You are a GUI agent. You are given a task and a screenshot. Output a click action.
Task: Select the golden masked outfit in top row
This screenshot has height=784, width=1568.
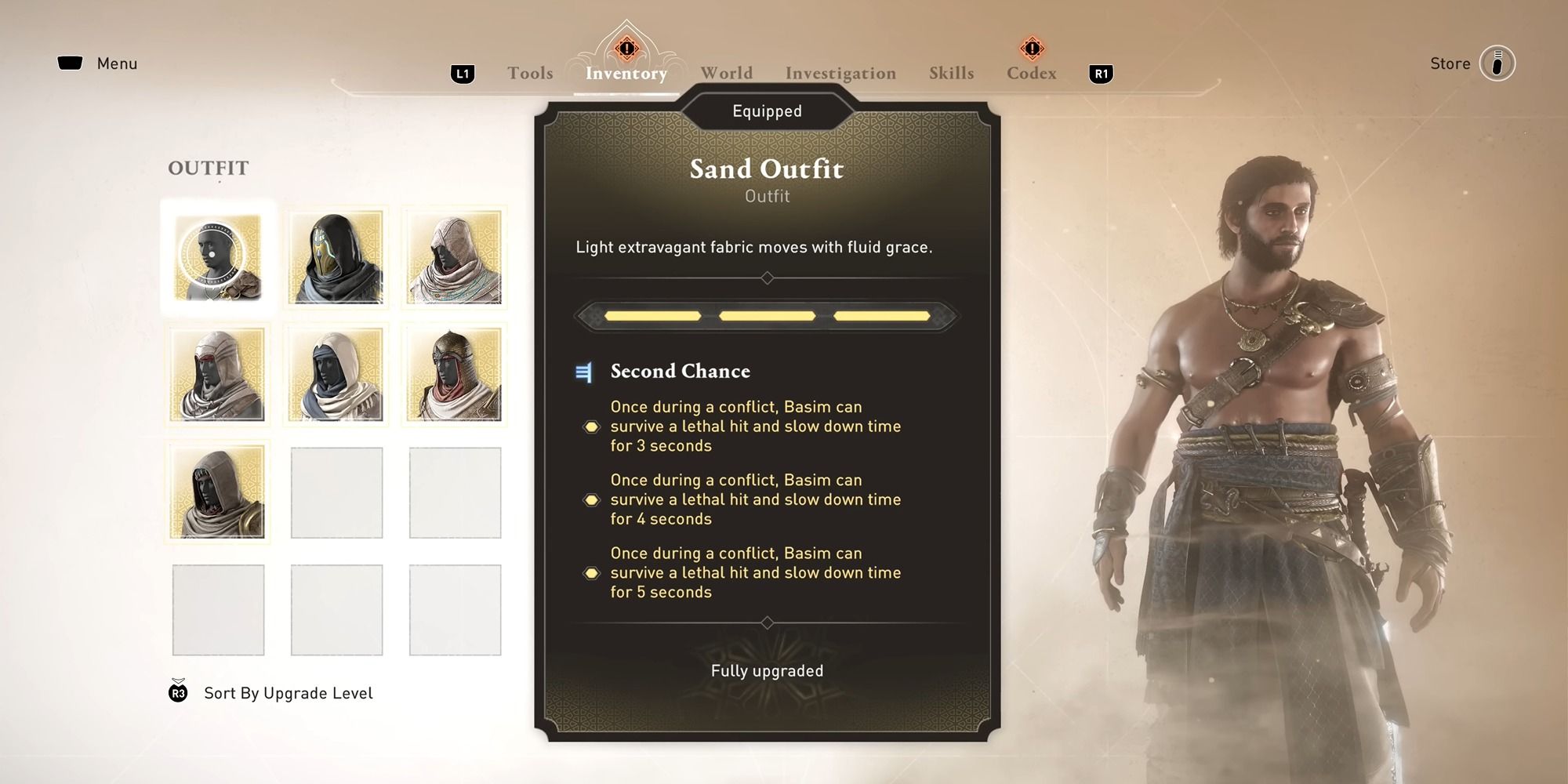pos(336,256)
